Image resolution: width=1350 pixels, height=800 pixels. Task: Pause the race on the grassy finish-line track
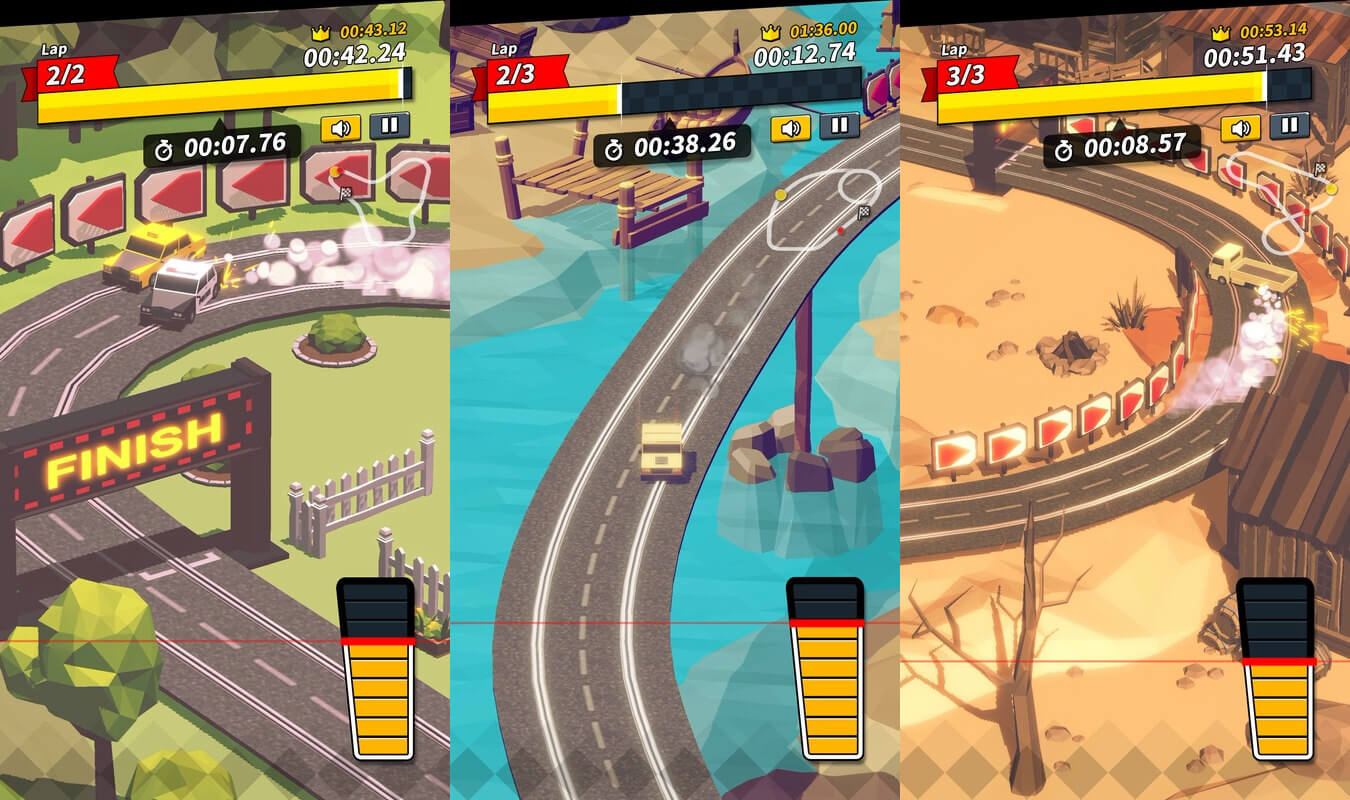[x=389, y=127]
